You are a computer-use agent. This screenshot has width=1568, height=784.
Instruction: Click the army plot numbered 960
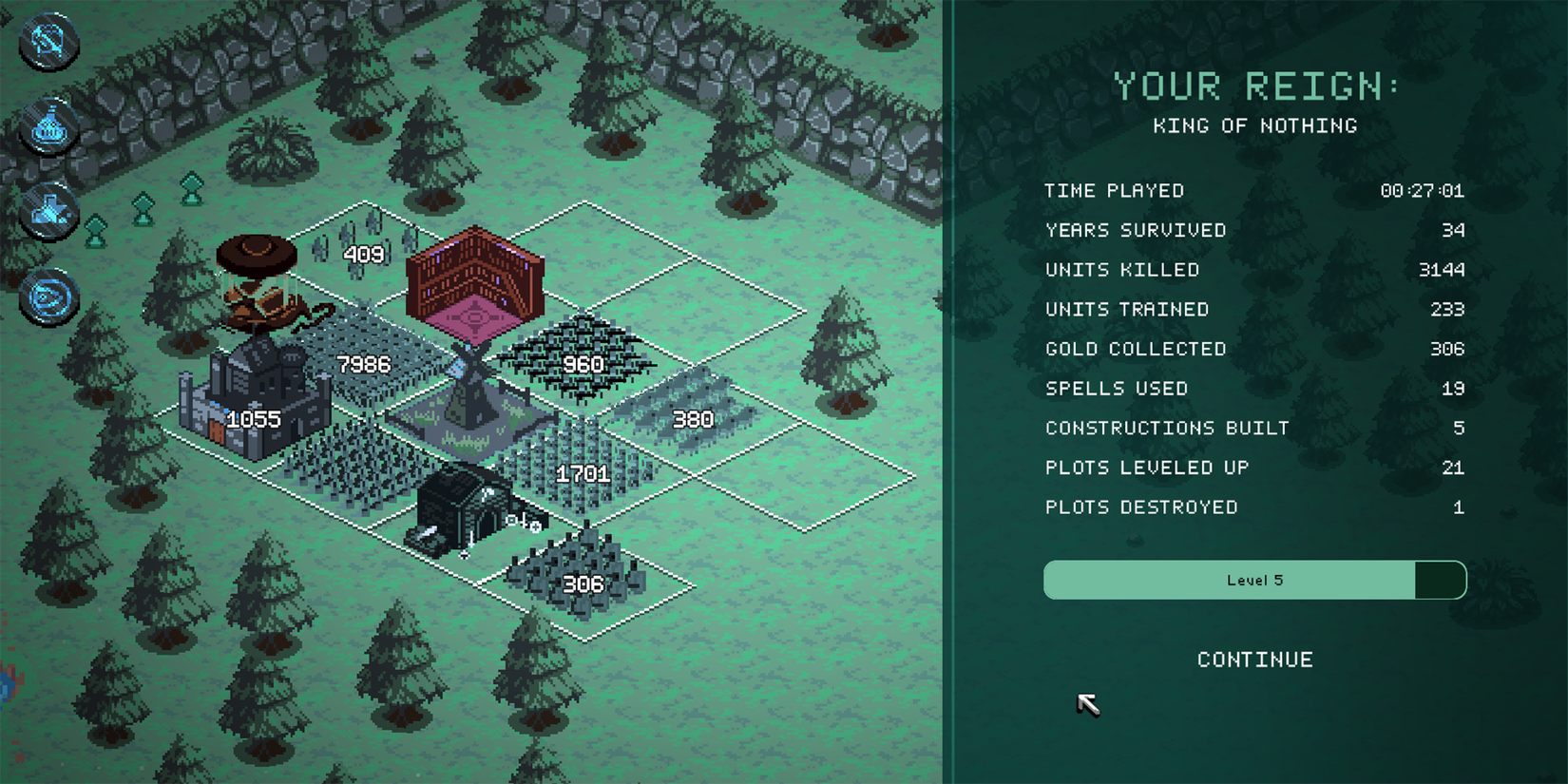point(583,364)
